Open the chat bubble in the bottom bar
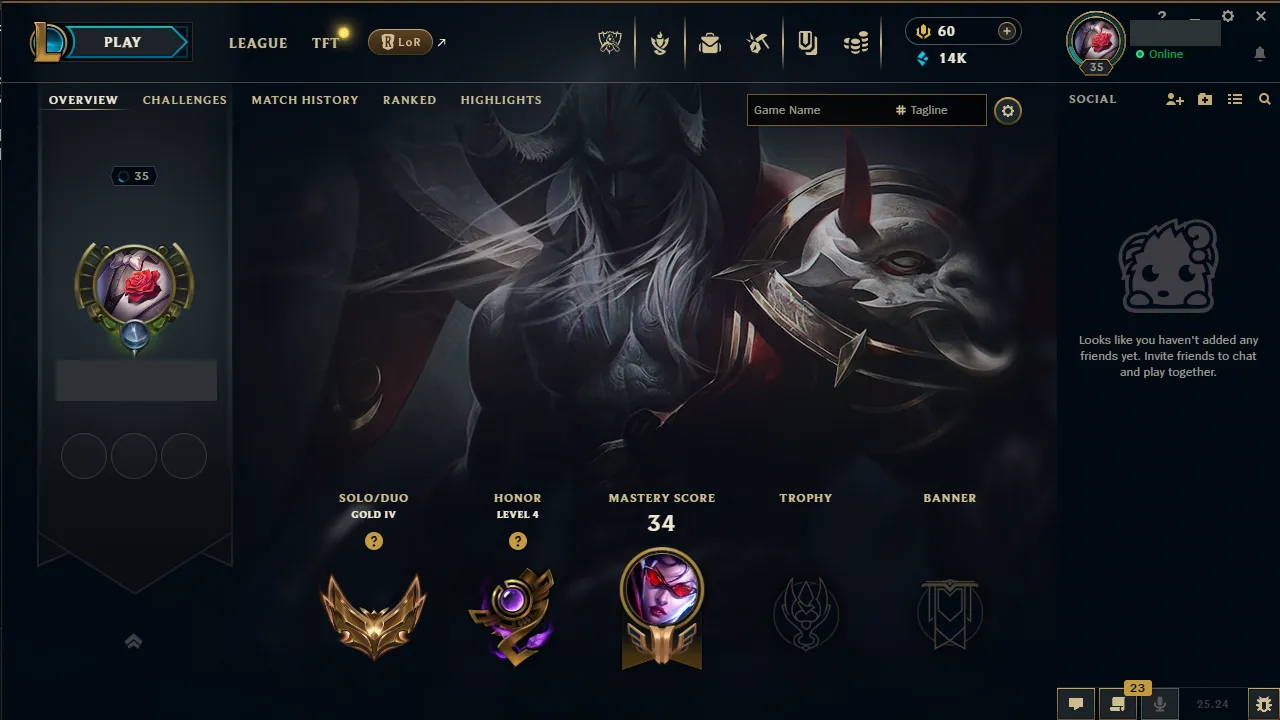 click(x=1075, y=704)
